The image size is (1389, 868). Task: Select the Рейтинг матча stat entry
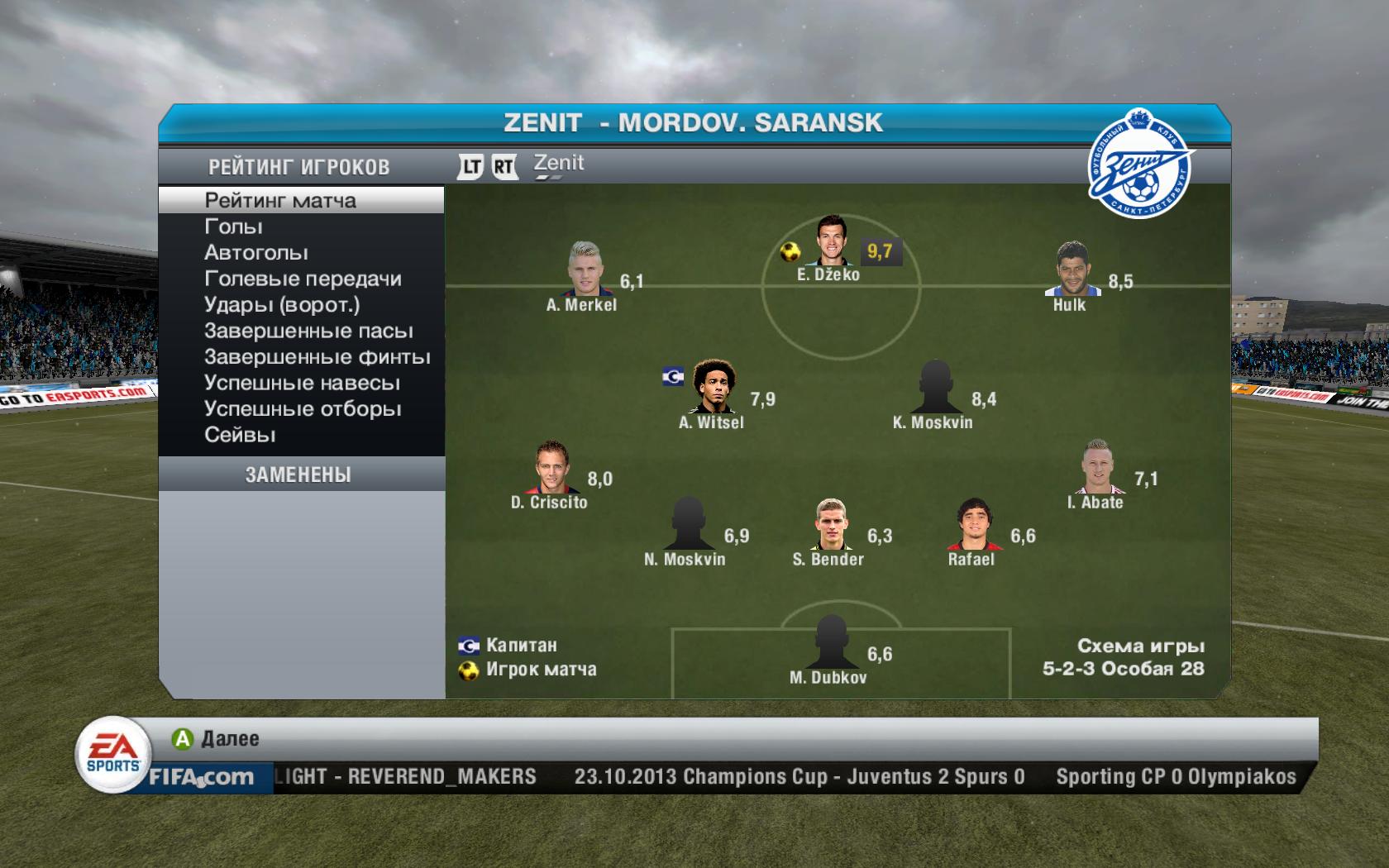[x=280, y=201]
